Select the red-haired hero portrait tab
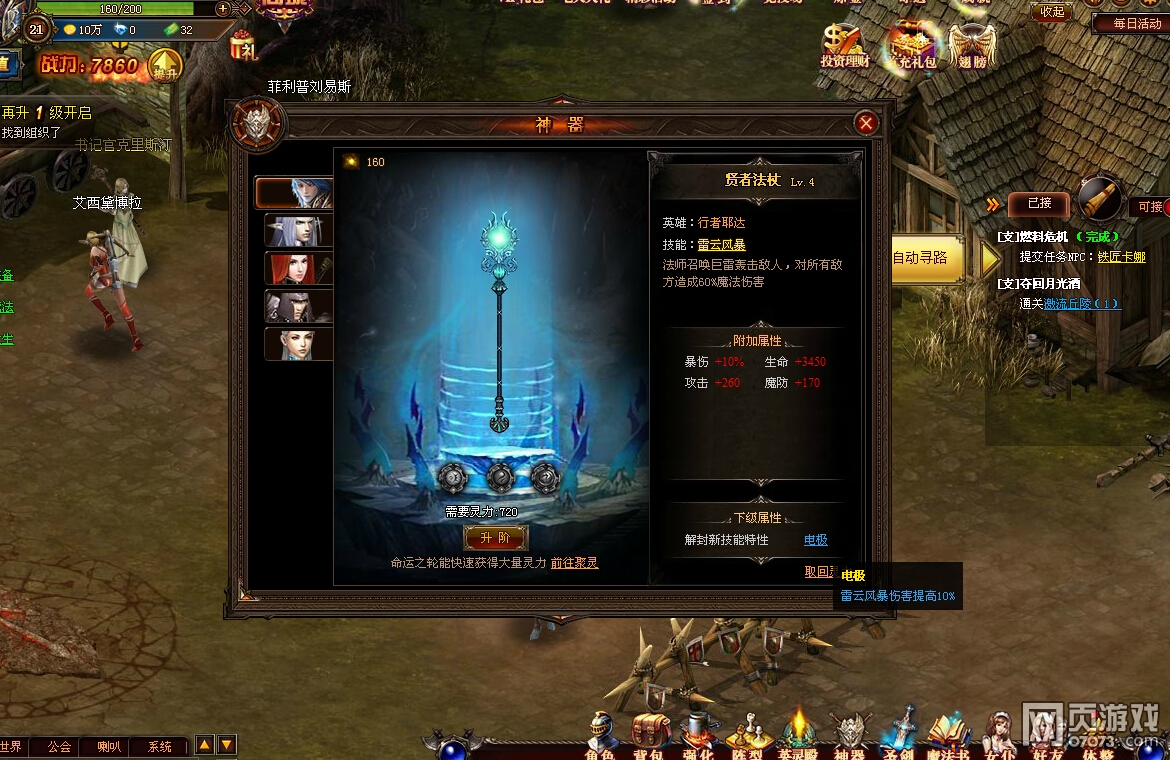Viewport: 1170px width, 760px height. tap(298, 268)
